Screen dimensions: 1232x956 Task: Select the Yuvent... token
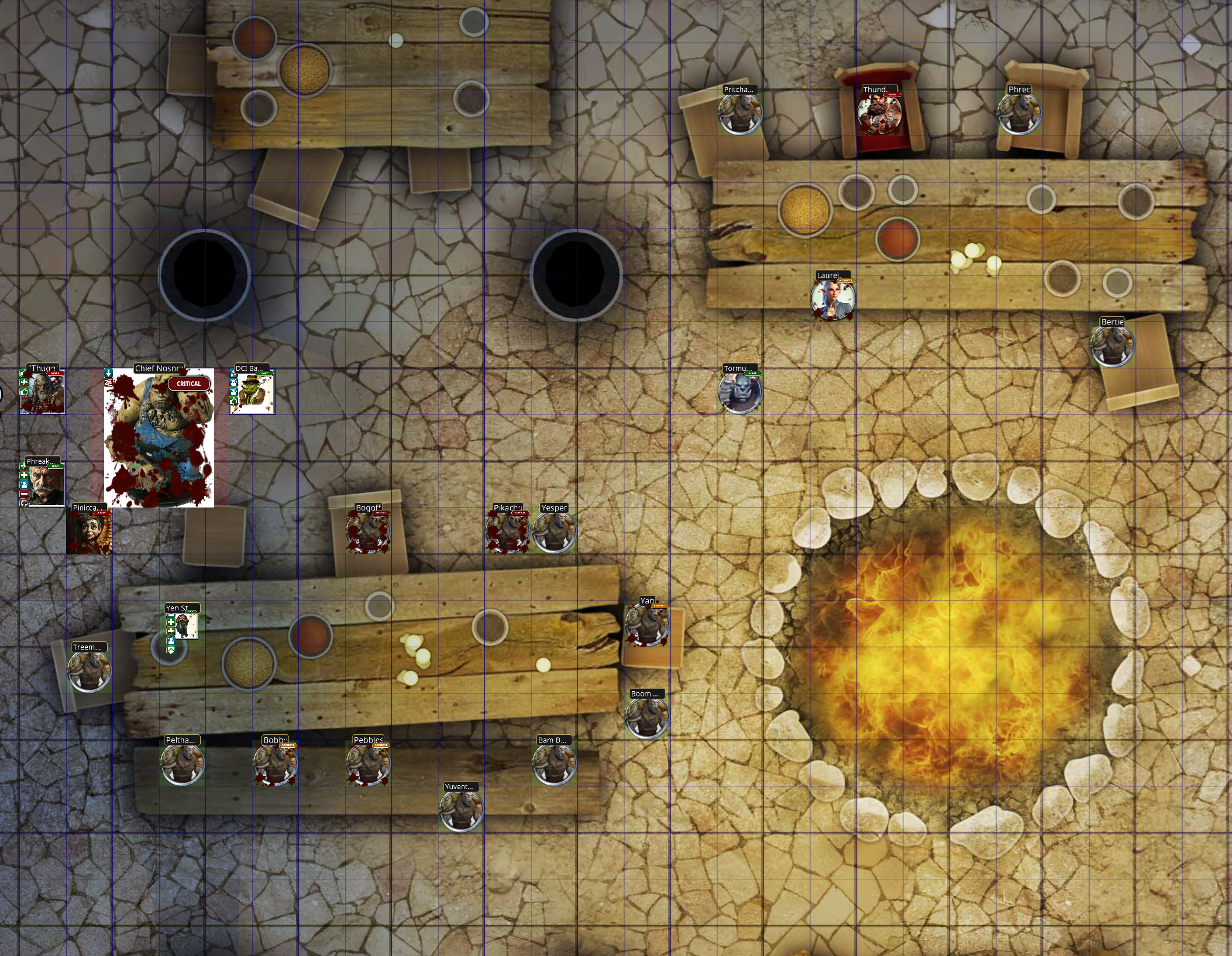[x=461, y=810]
